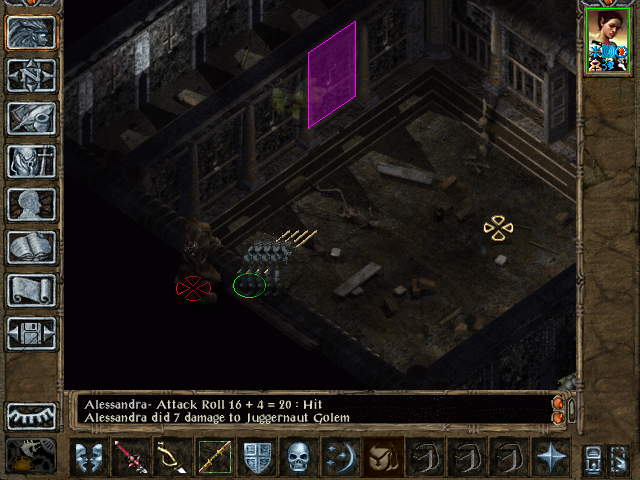Open special abilities (four-point star icon)
This screenshot has width=640, height=480.
pyautogui.click(x=550, y=457)
